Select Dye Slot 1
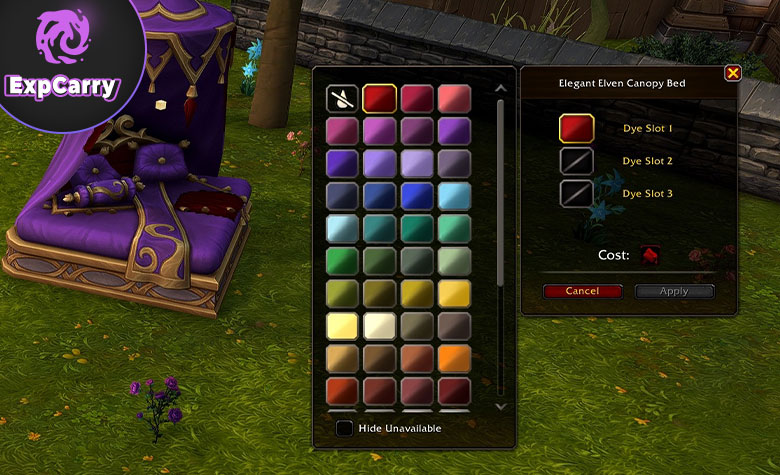780x475 pixels. click(x=577, y=129)
